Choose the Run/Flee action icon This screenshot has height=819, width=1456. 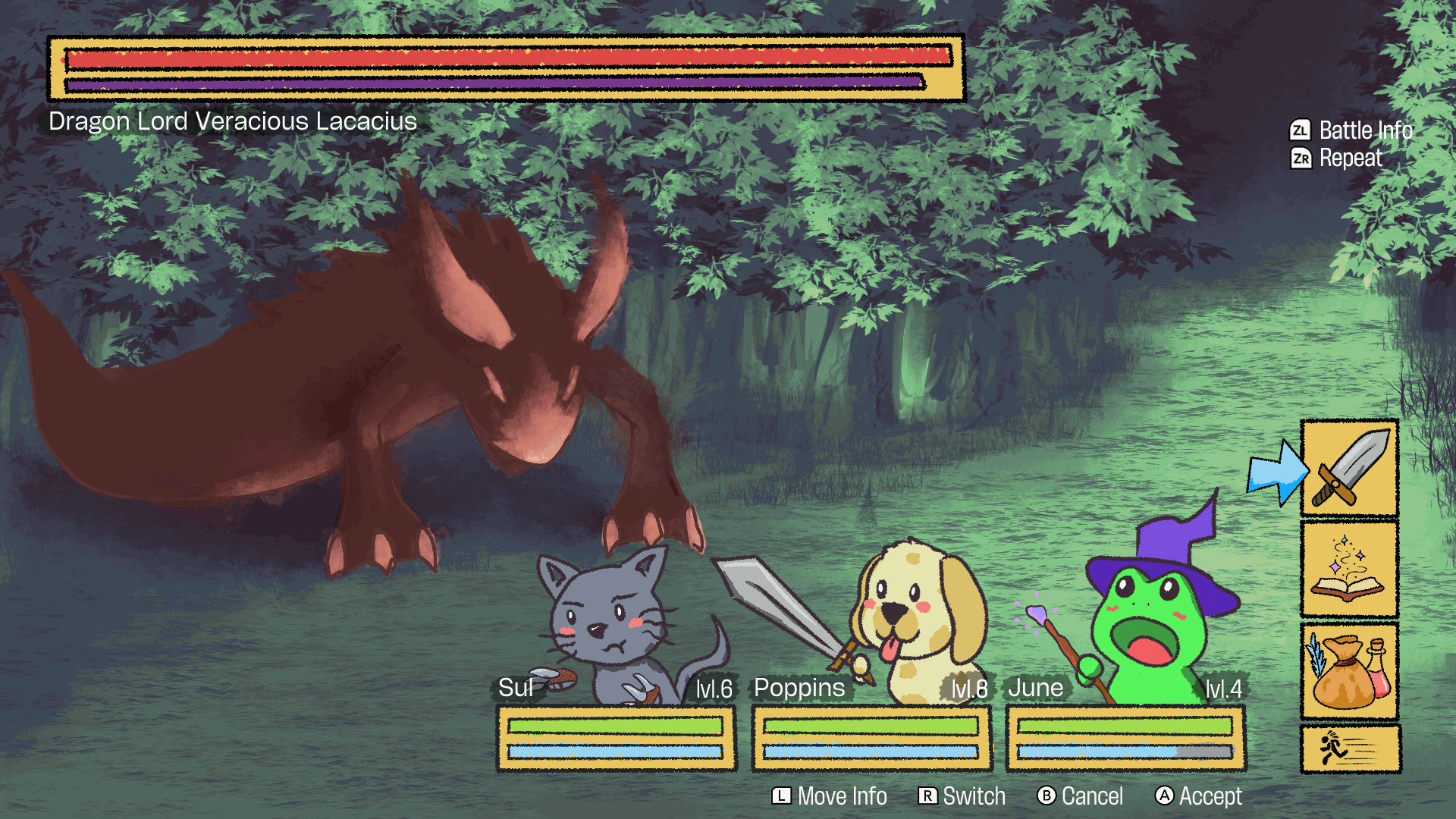tap(1349, 749)
